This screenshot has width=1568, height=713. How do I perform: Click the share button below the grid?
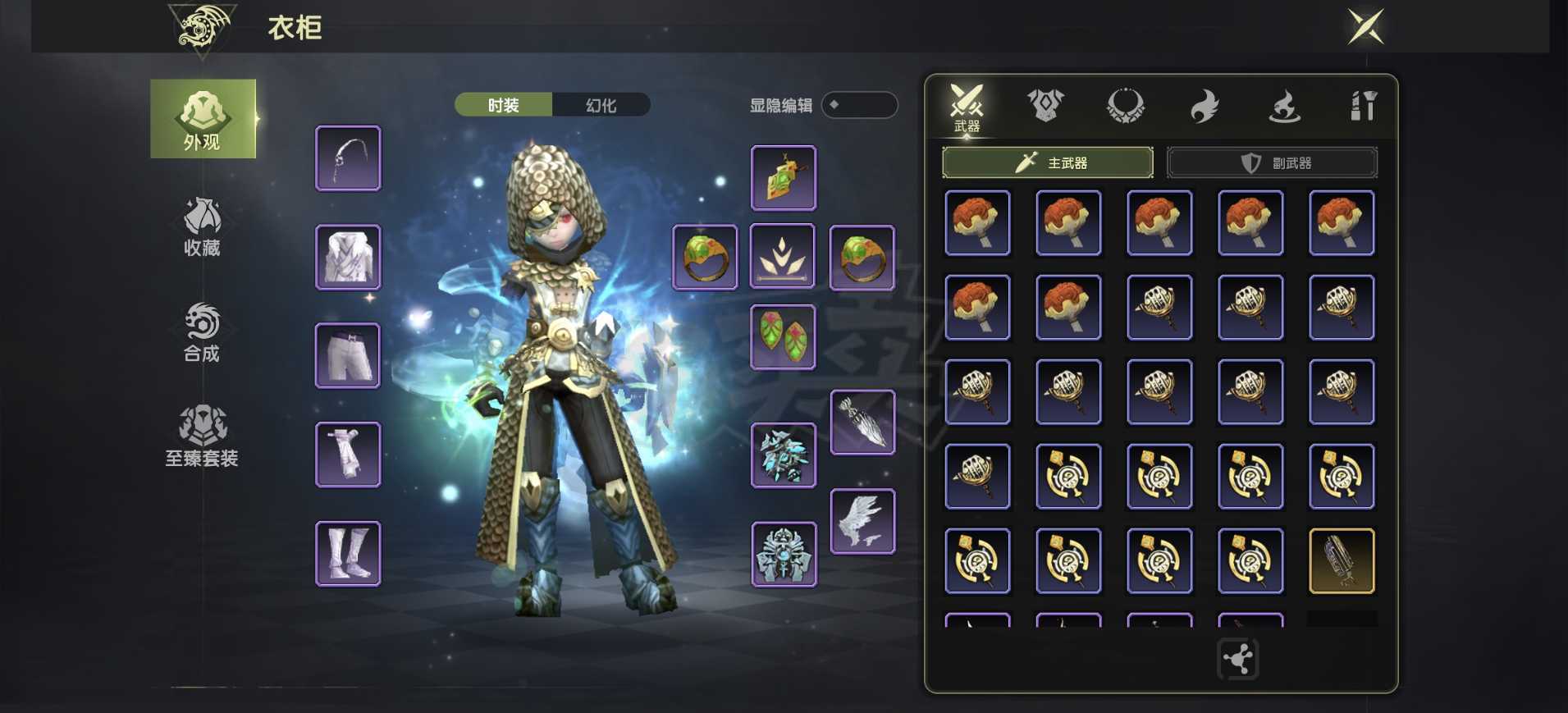tap(1237, 659)
